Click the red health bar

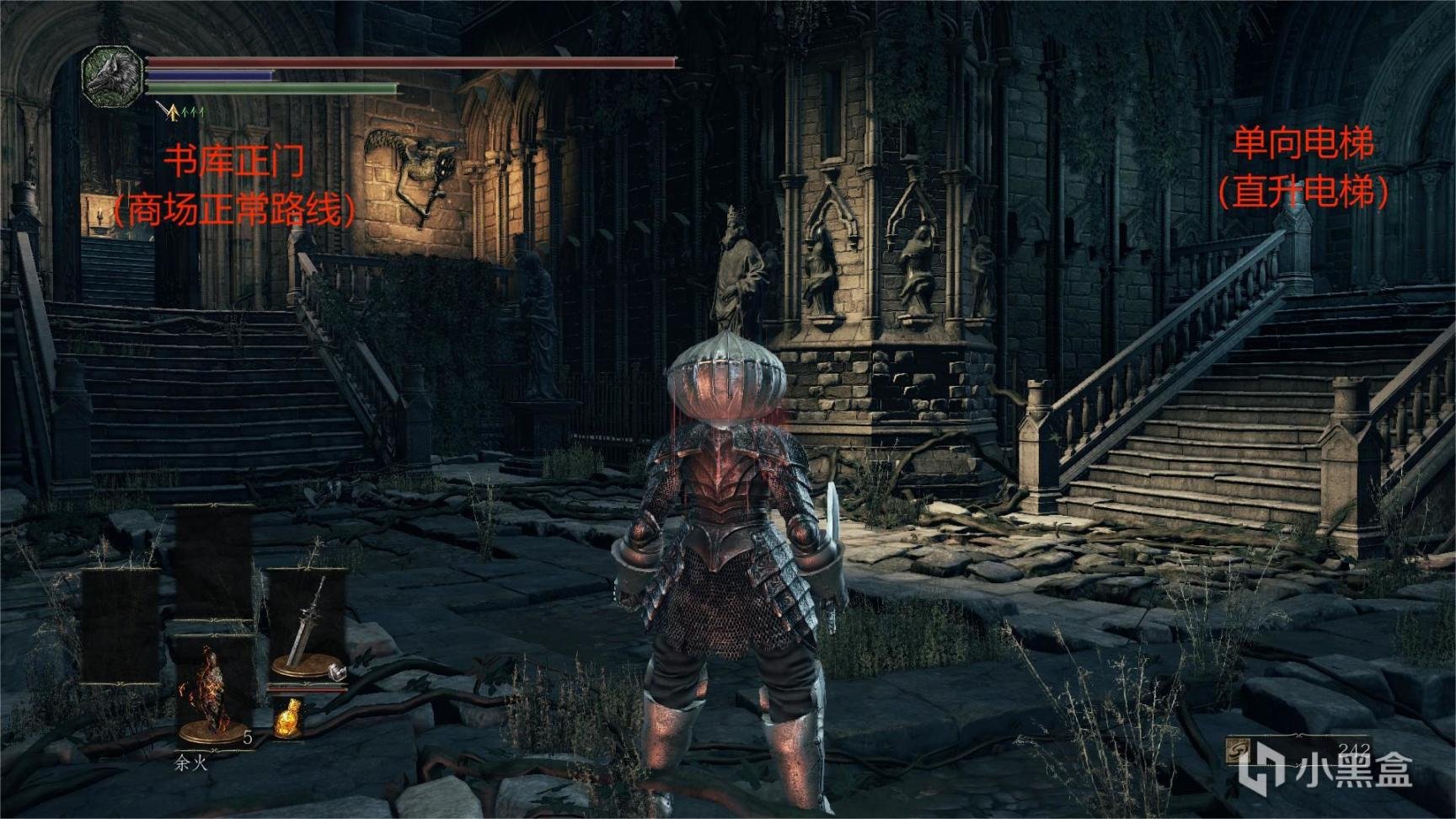pyautogui.click(x=411, y=61)
